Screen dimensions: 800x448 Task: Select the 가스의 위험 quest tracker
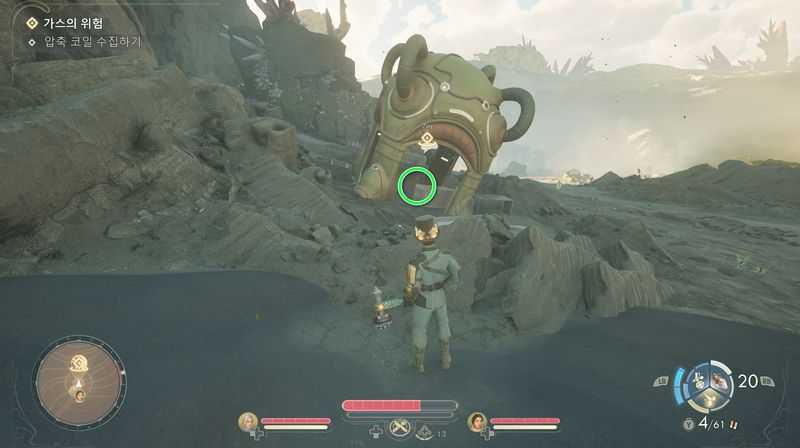tap(69, 22)
